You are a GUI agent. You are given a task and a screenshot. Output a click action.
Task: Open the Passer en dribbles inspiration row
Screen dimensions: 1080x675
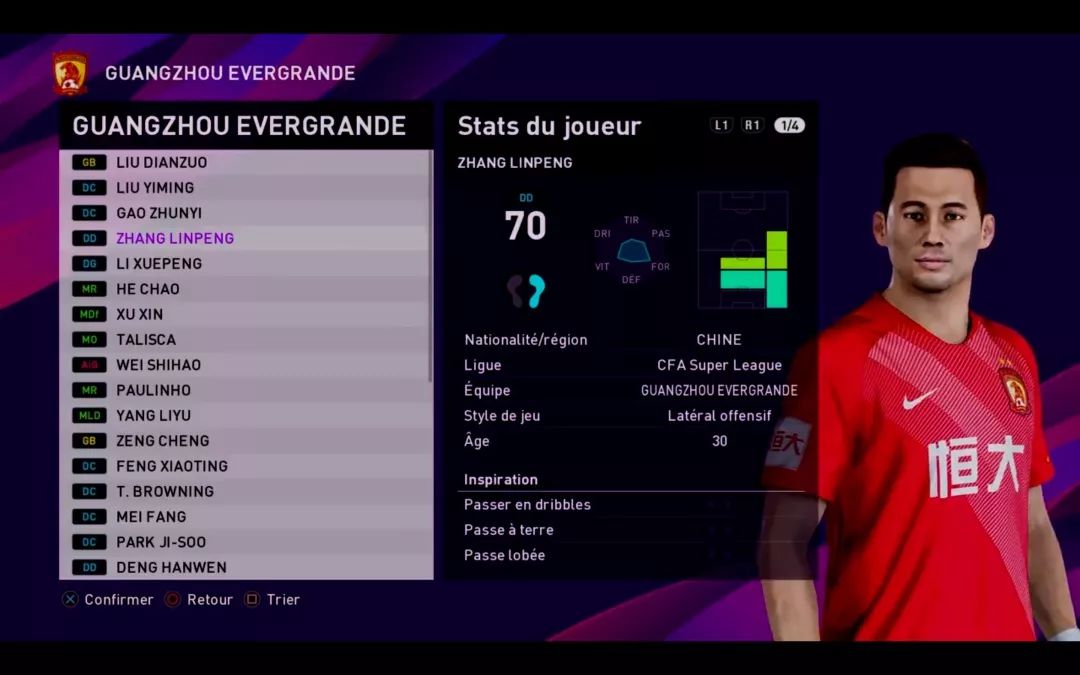tap(630, 505)
